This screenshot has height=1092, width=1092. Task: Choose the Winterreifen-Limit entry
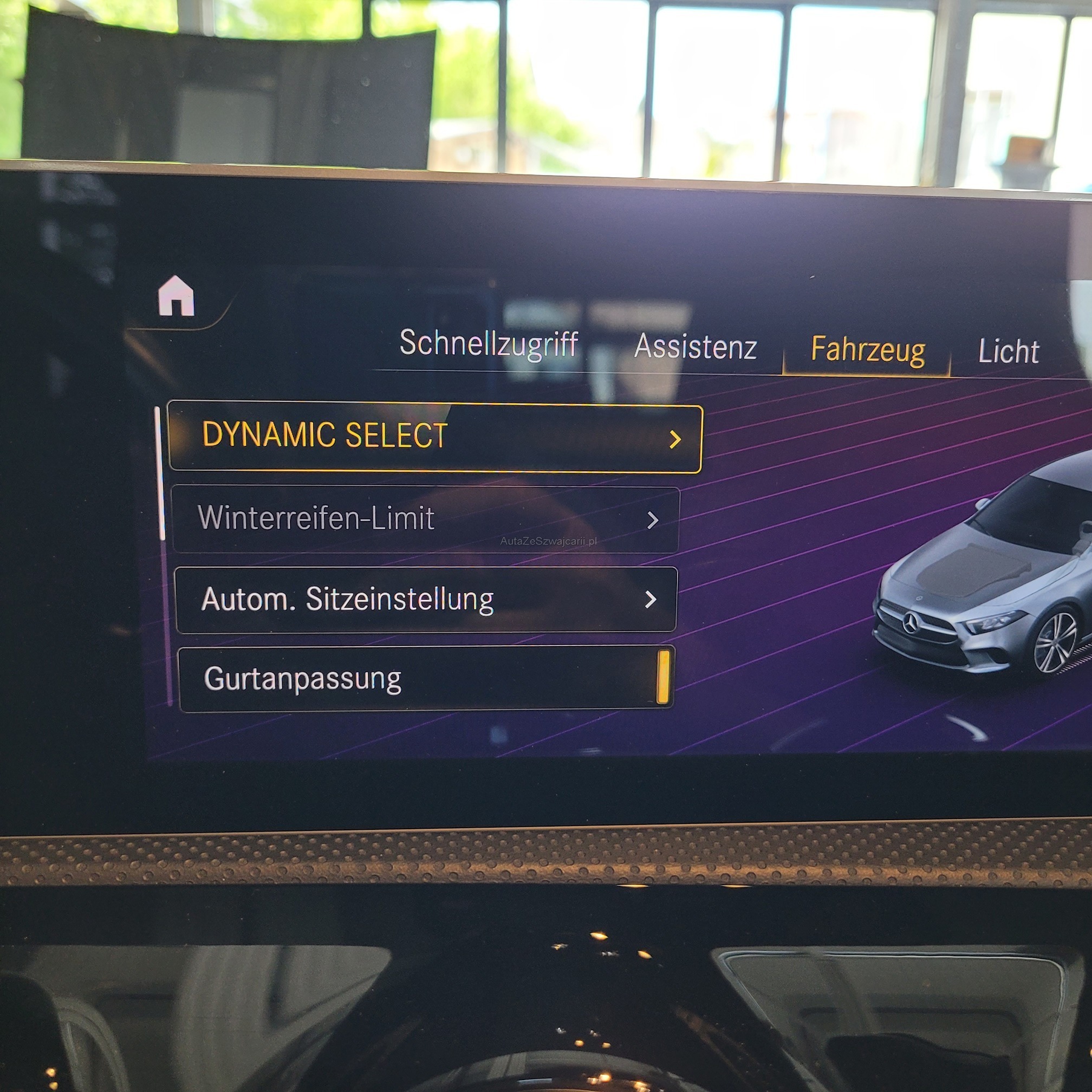tap(426, 519)
